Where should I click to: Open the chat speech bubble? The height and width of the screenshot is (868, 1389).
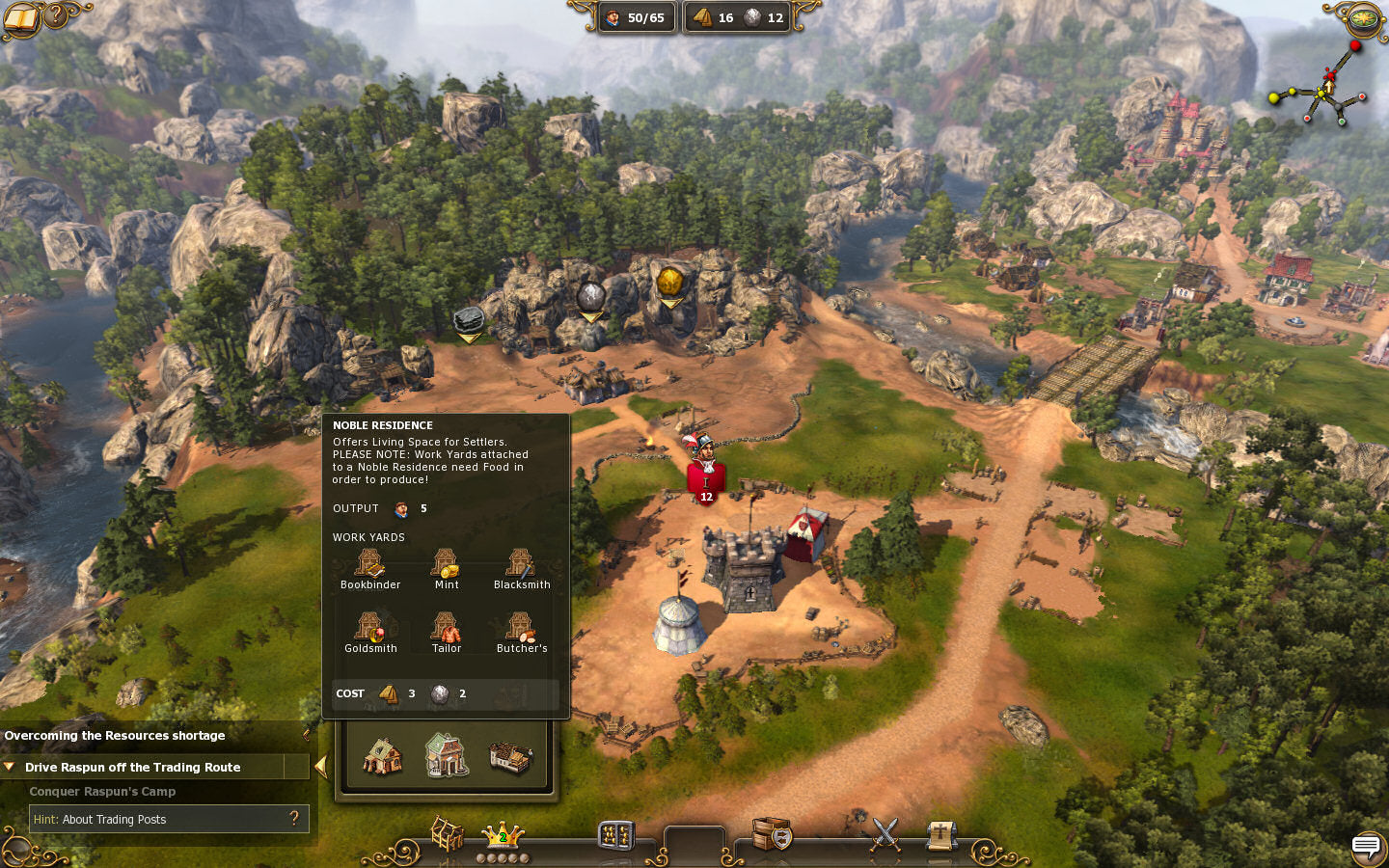tap(1366, 847)
